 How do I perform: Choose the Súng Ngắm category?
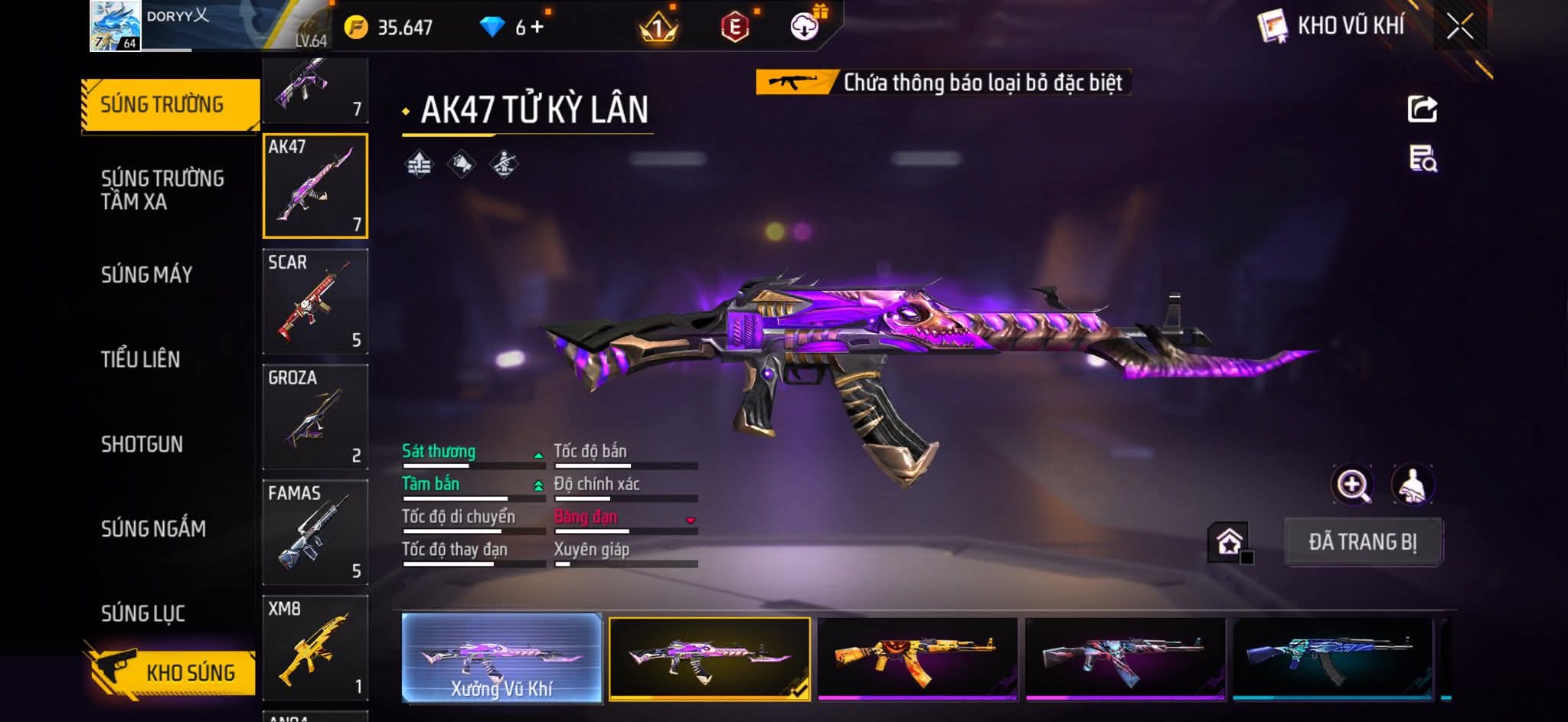[153, 528]
